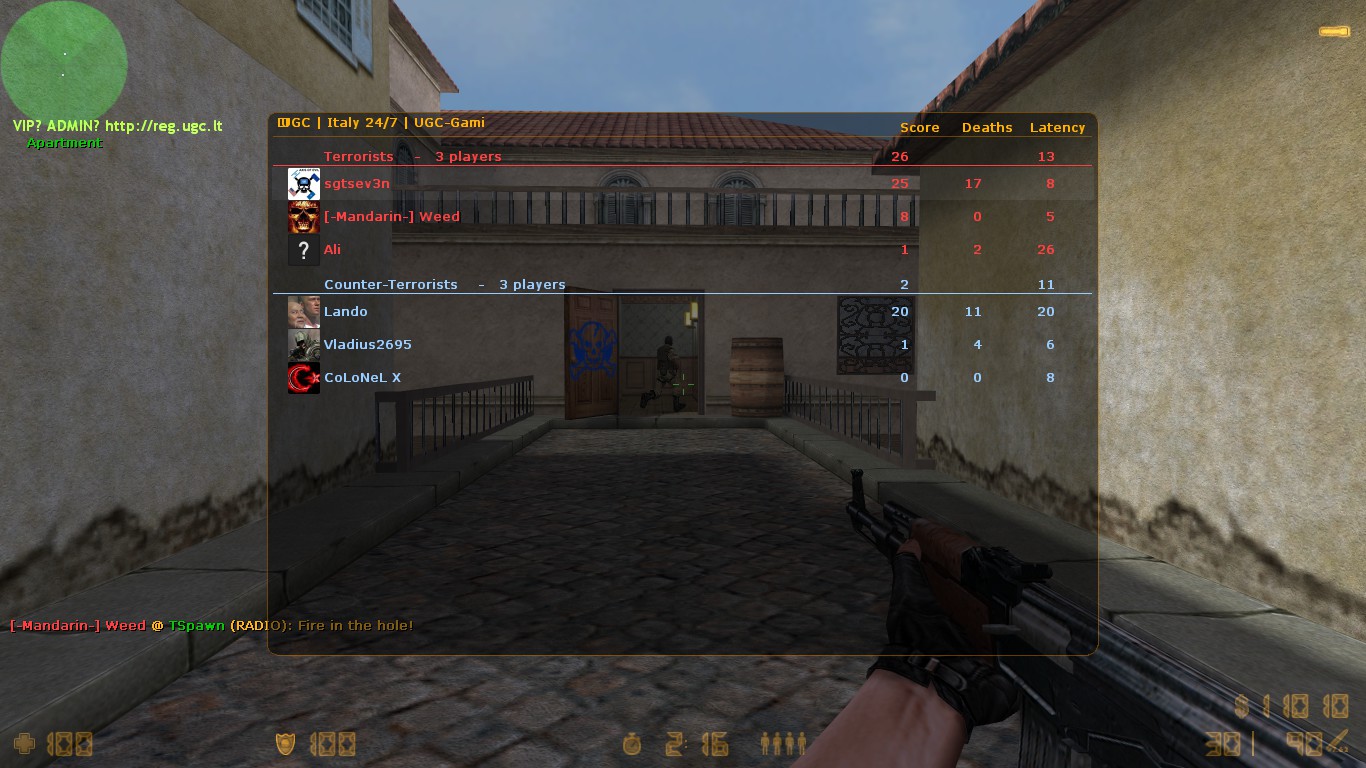Click Vladius2695's avatar portrait
Screen dimensions: 1366x768
point(303,344)
